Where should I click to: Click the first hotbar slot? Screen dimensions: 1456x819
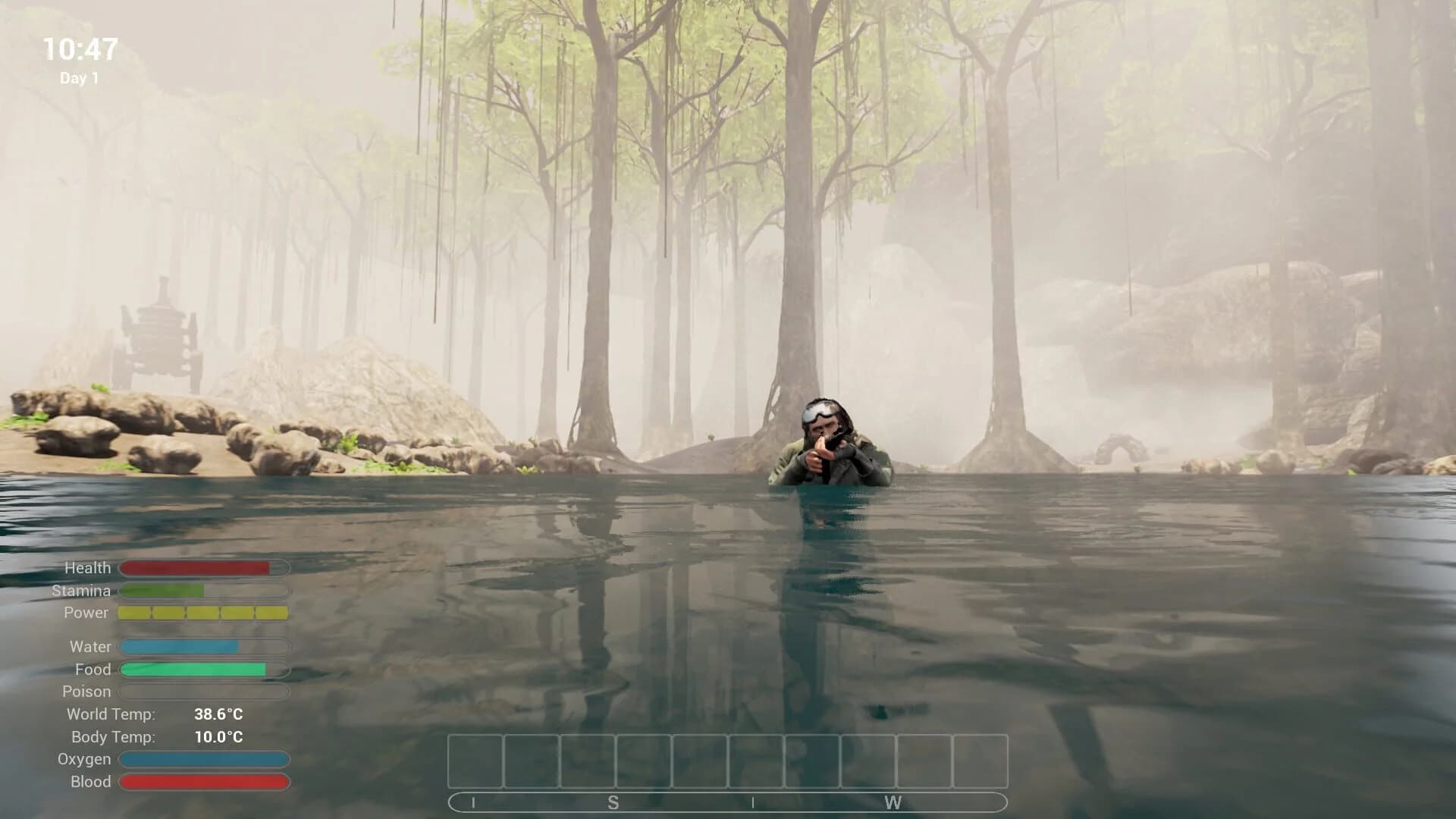475,761
